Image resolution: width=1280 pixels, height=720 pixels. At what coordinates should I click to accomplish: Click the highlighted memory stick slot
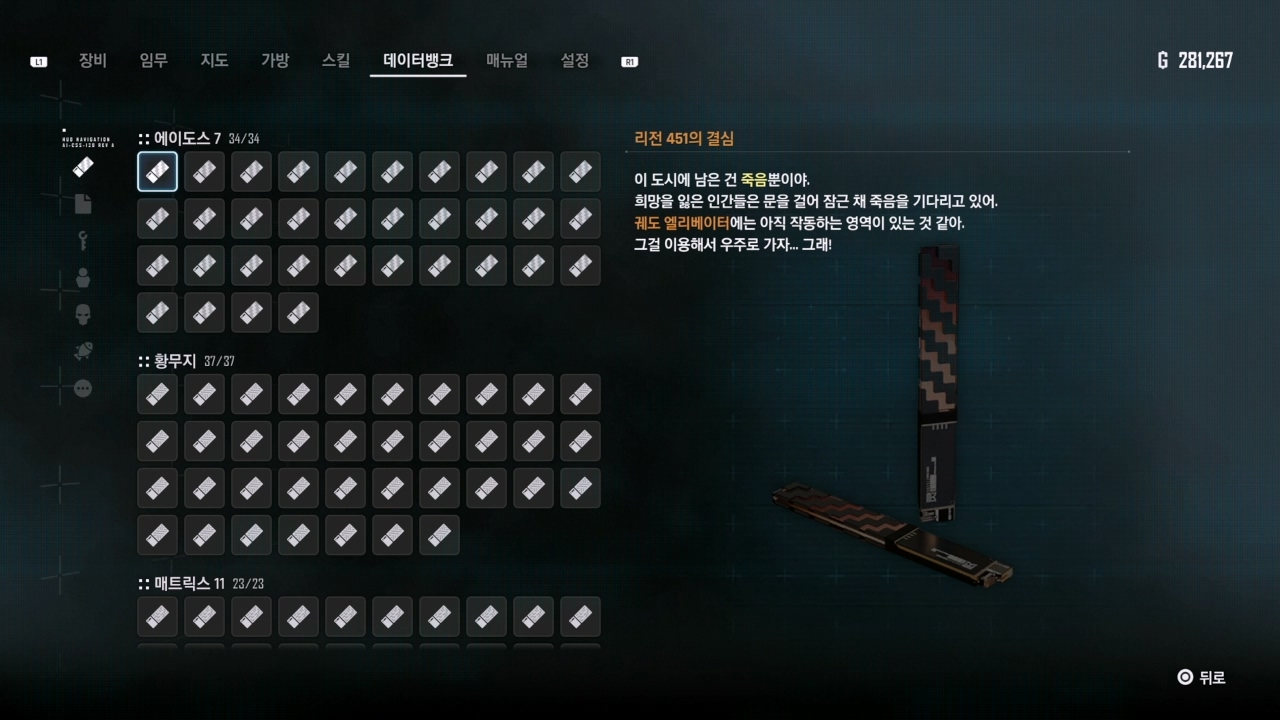pyautogui.click(x=158, y=172)
